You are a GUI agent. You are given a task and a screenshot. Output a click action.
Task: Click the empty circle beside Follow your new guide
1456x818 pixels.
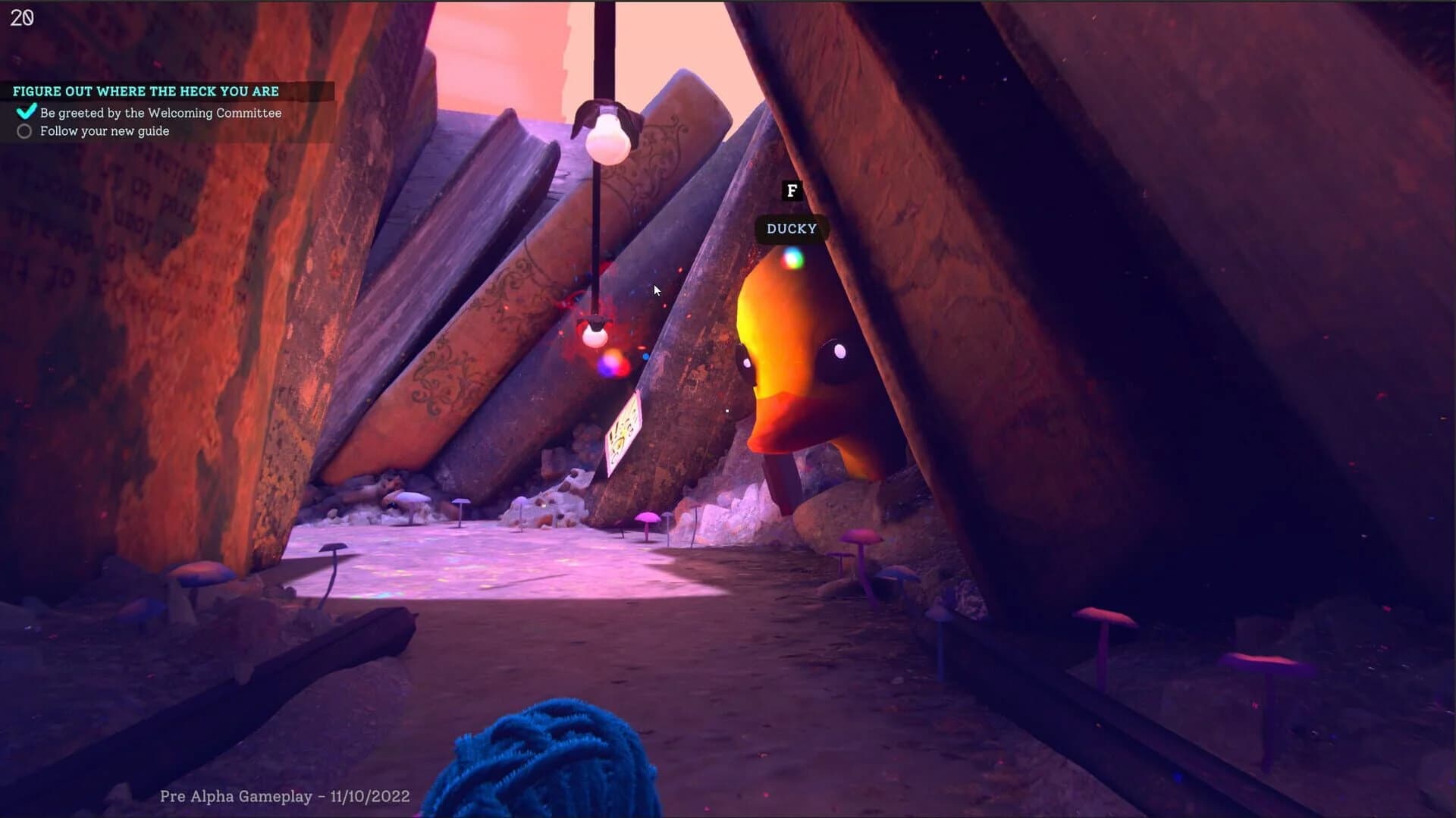(x=24, y=131)
